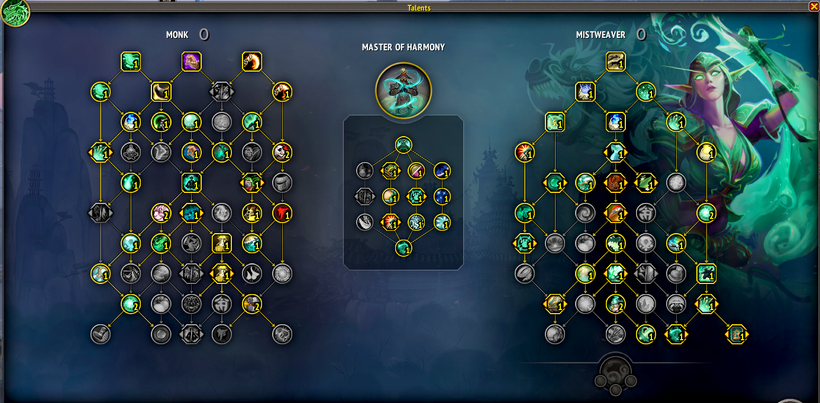Select the topmost Mistweaver talent node

coord(615,62)
